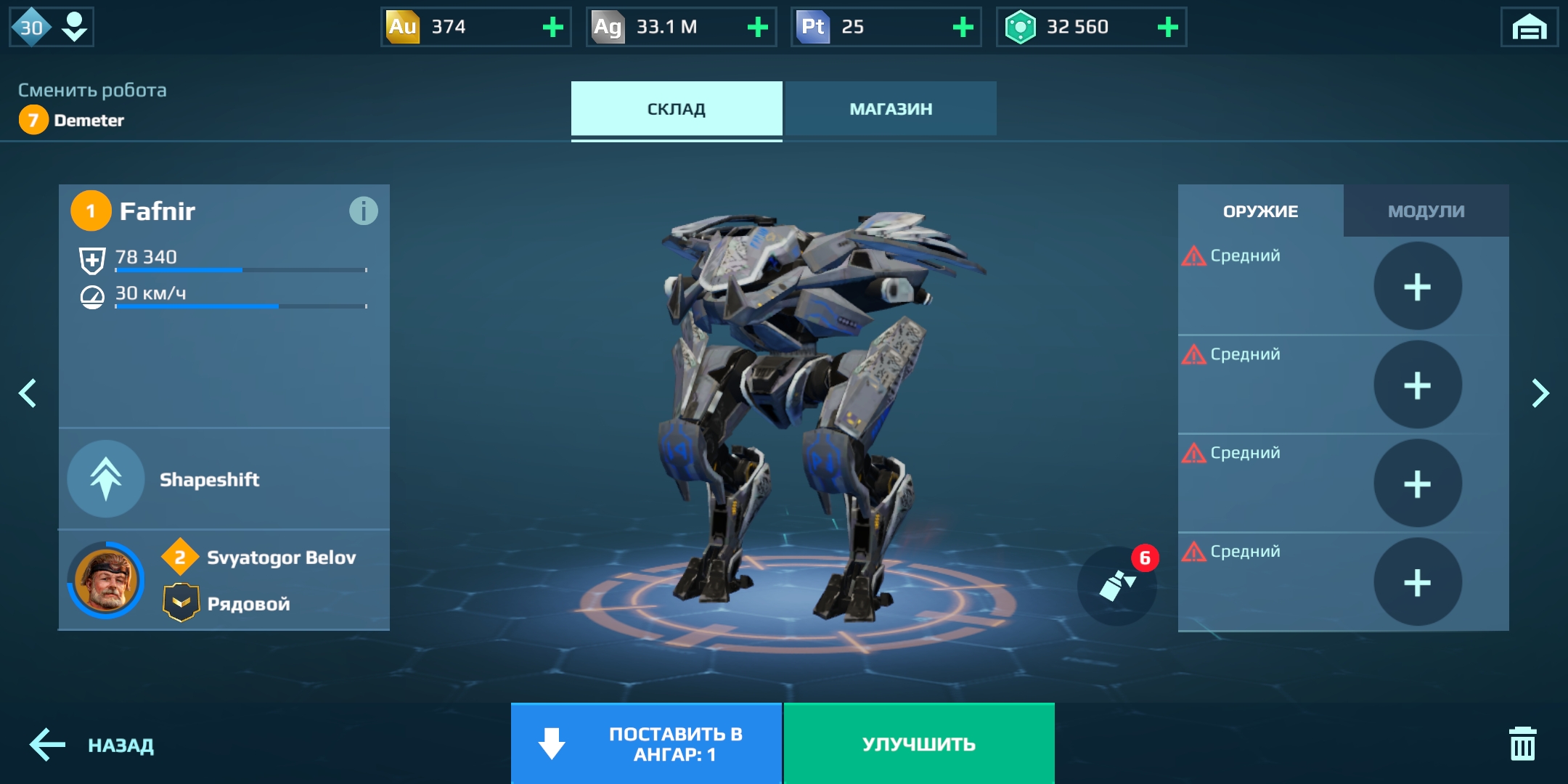Image resolution: width=1568 pixels, height=784 pixels.
Task: Show the previous robot with left arrow
Action: point(28,393)
